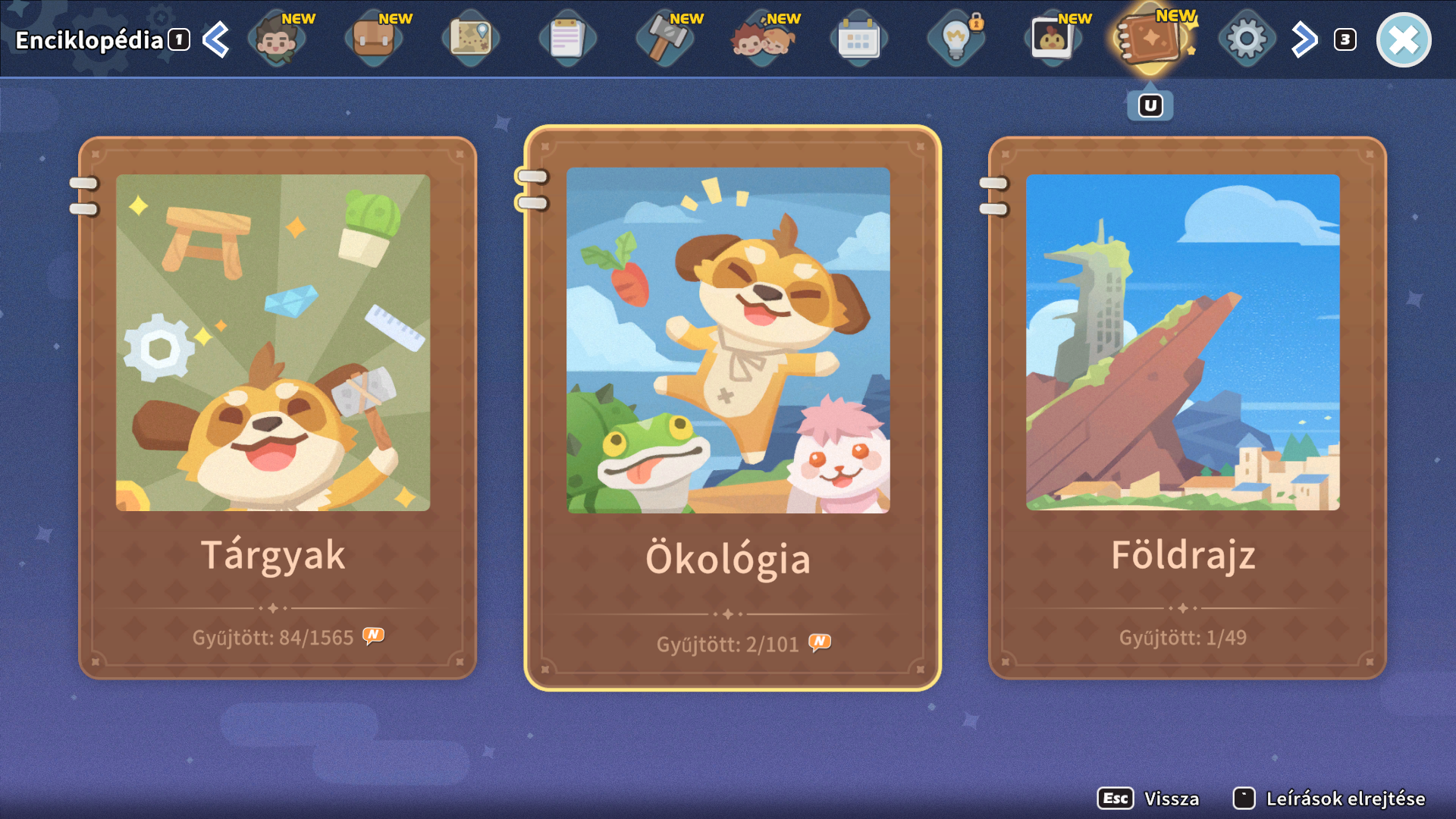Select the locked lightbulb tab

(x=955, y=39)
